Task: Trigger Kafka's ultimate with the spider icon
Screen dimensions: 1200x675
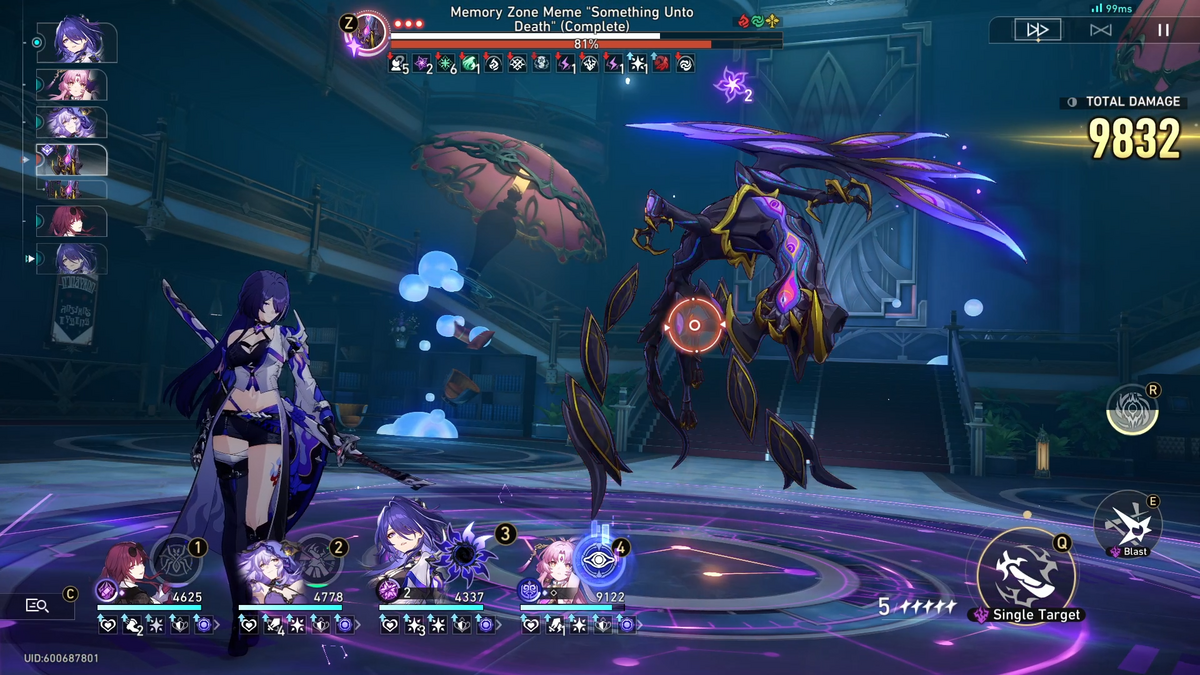Action: click(x=176, y=558)
